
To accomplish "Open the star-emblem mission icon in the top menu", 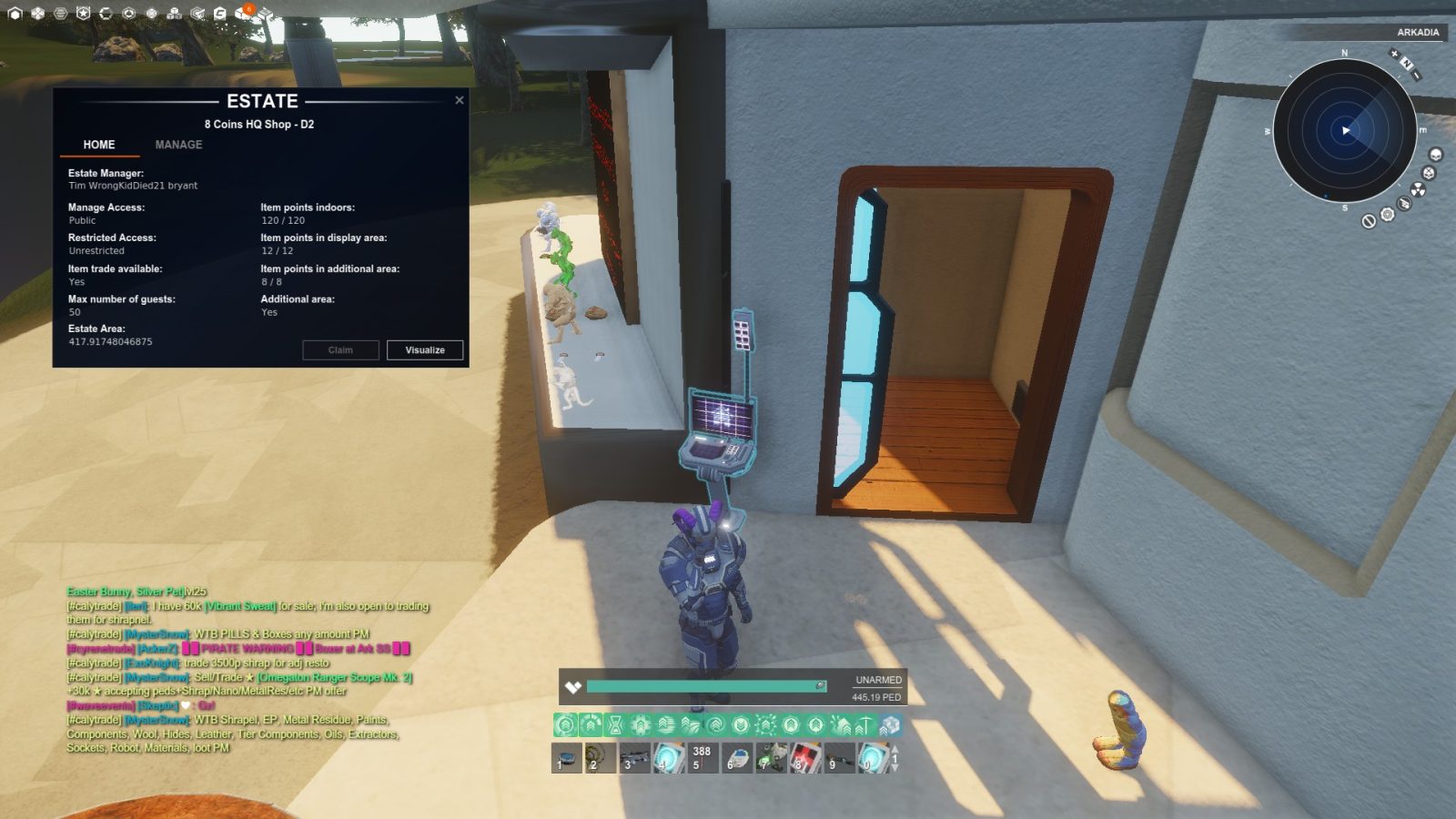I will point(83,13).
